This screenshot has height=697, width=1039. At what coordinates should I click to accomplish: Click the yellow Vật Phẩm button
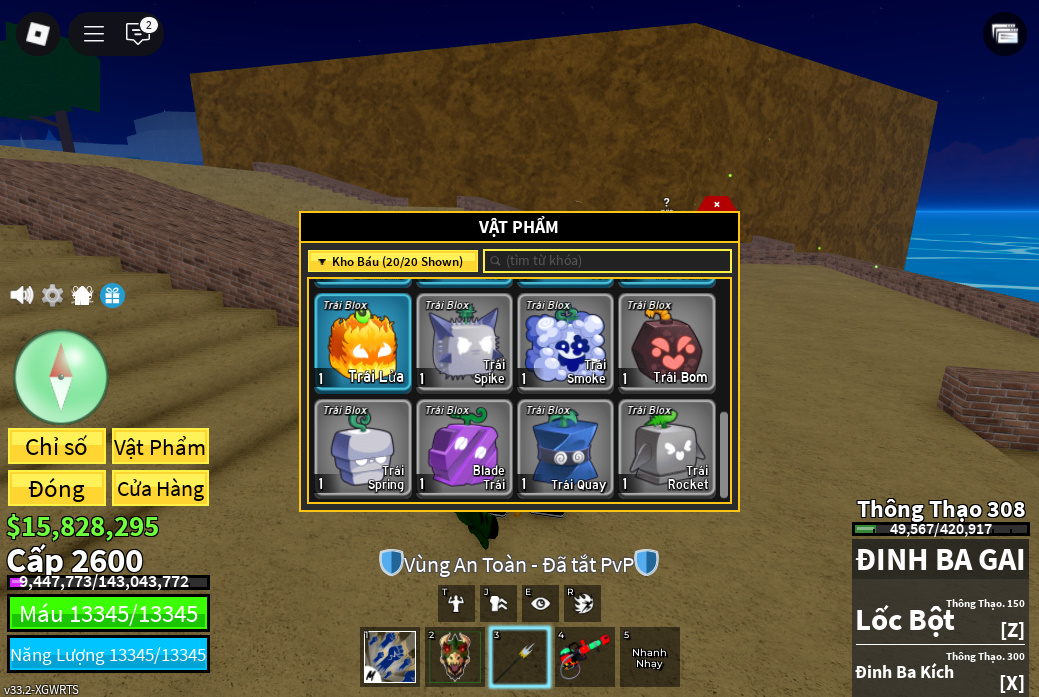[x=160, y=447]
